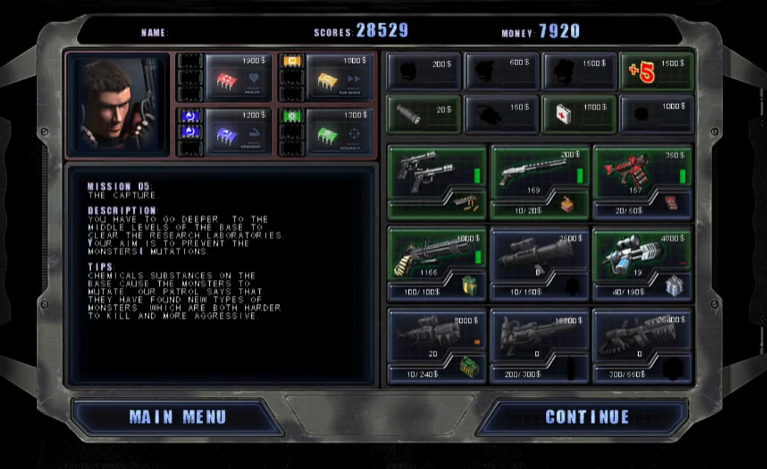Purchase the flashlight for 20$

click(424, 115)
